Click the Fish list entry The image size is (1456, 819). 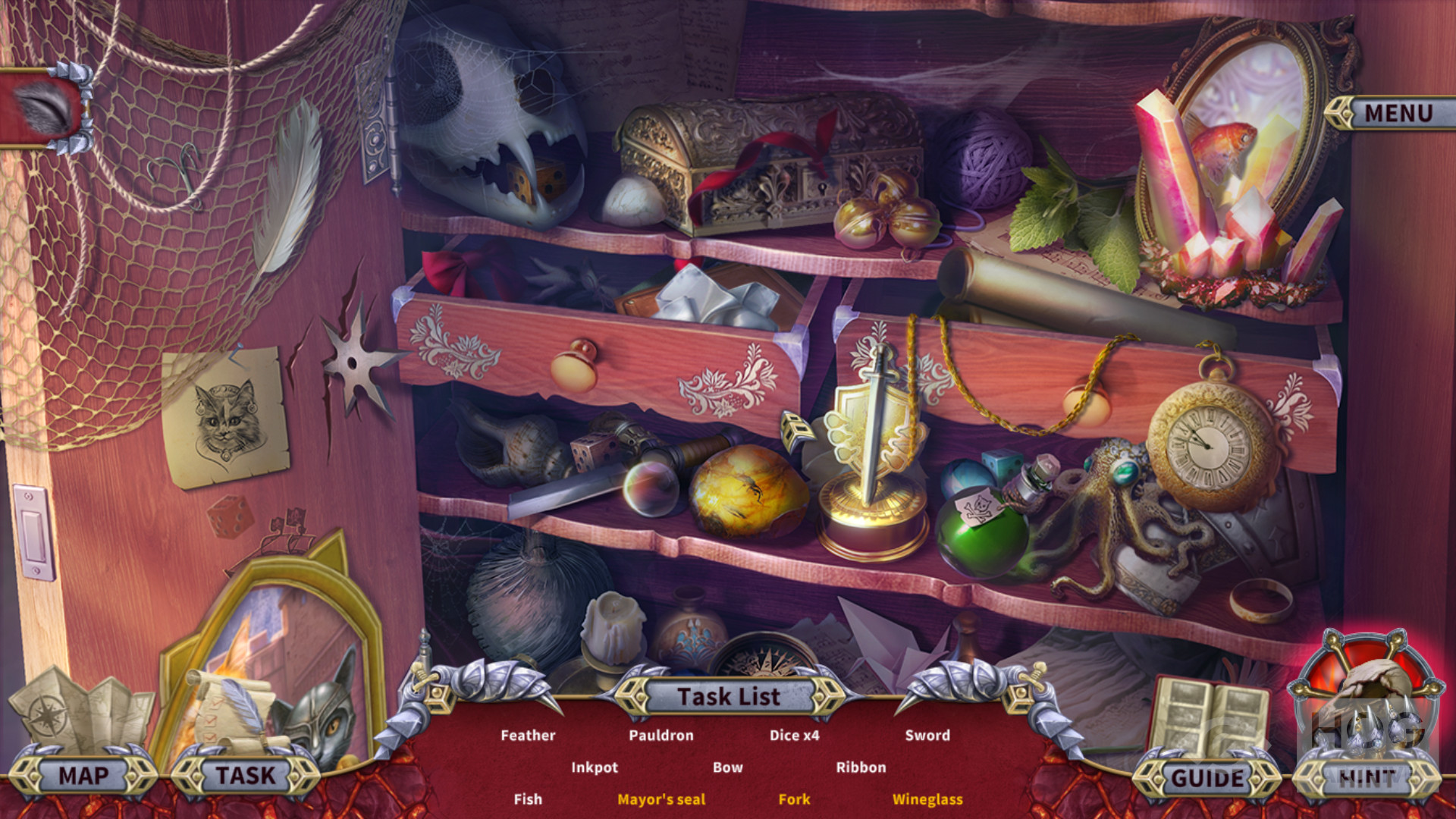tap(528, 799)
